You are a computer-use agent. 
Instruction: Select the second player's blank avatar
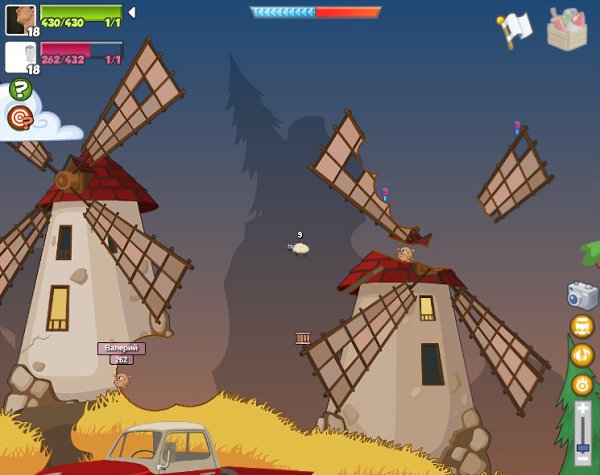click(x=20, y=56)
